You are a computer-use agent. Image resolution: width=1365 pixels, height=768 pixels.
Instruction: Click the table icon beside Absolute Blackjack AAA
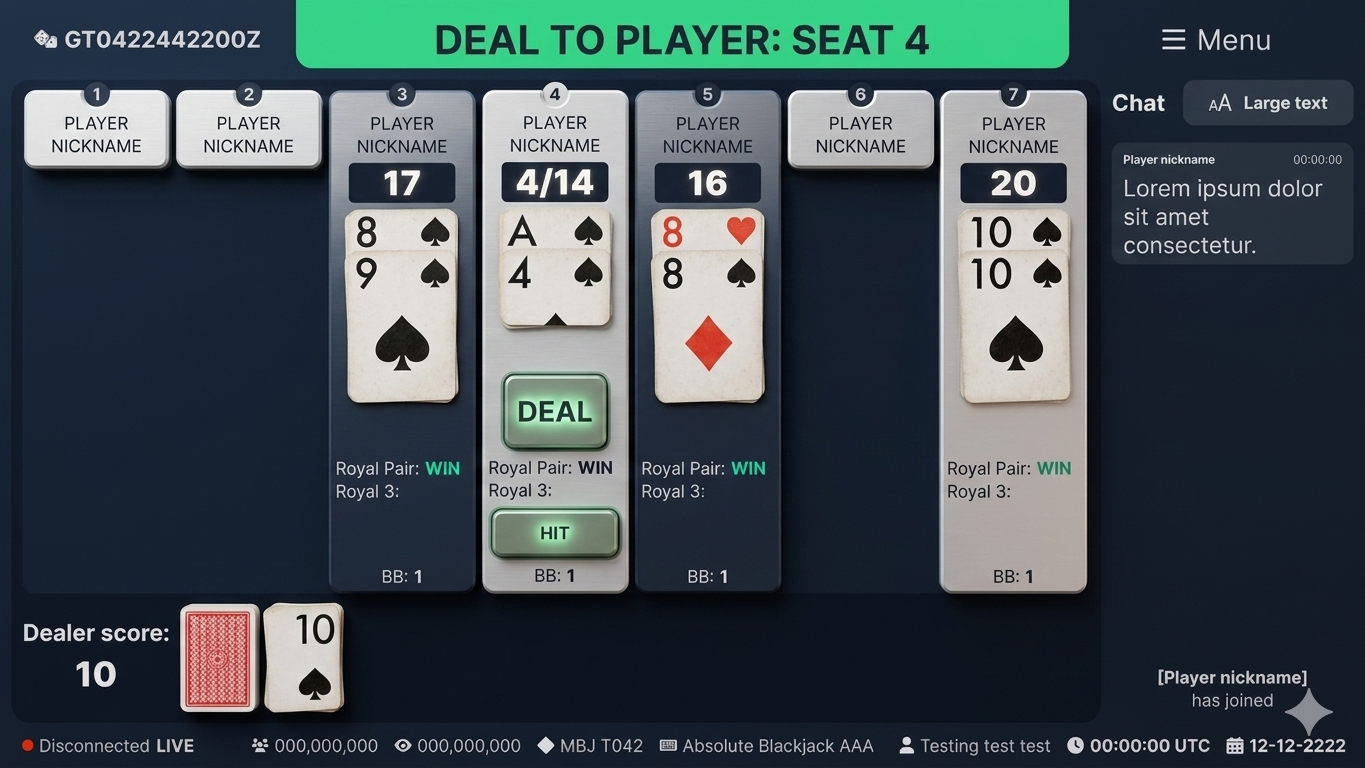[666, 745]
